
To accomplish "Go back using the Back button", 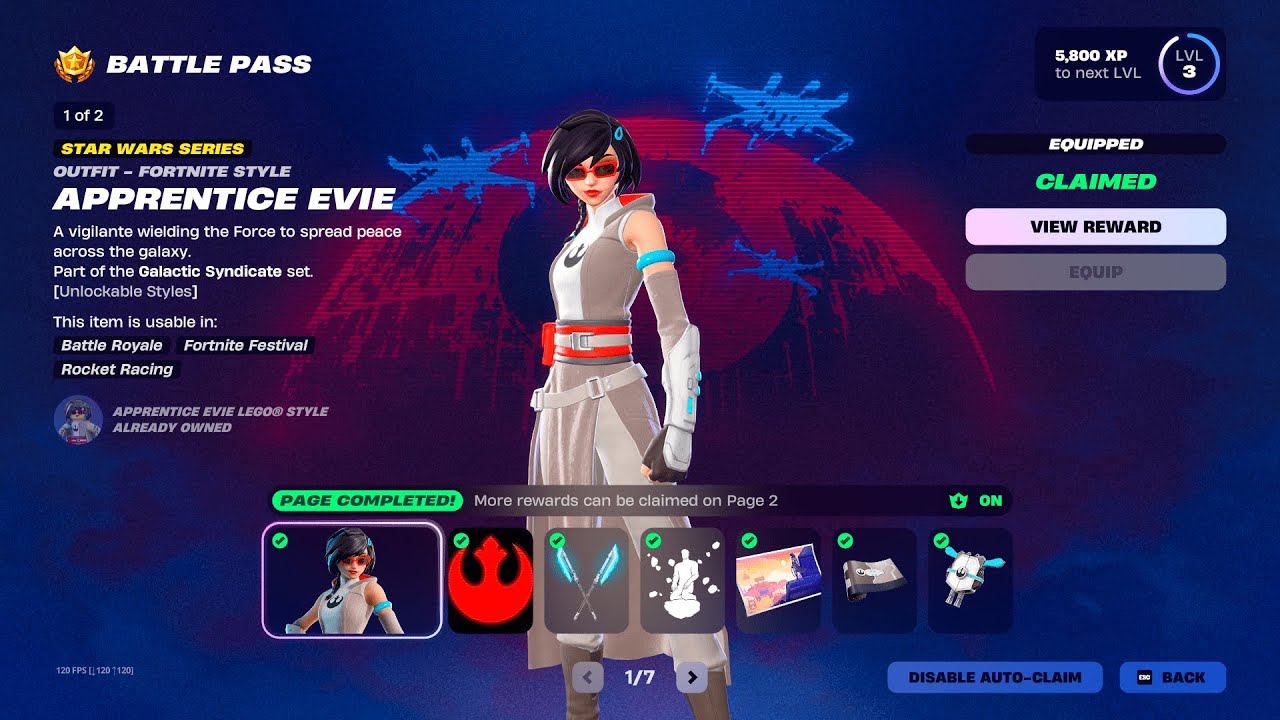I will (1172, 677).
